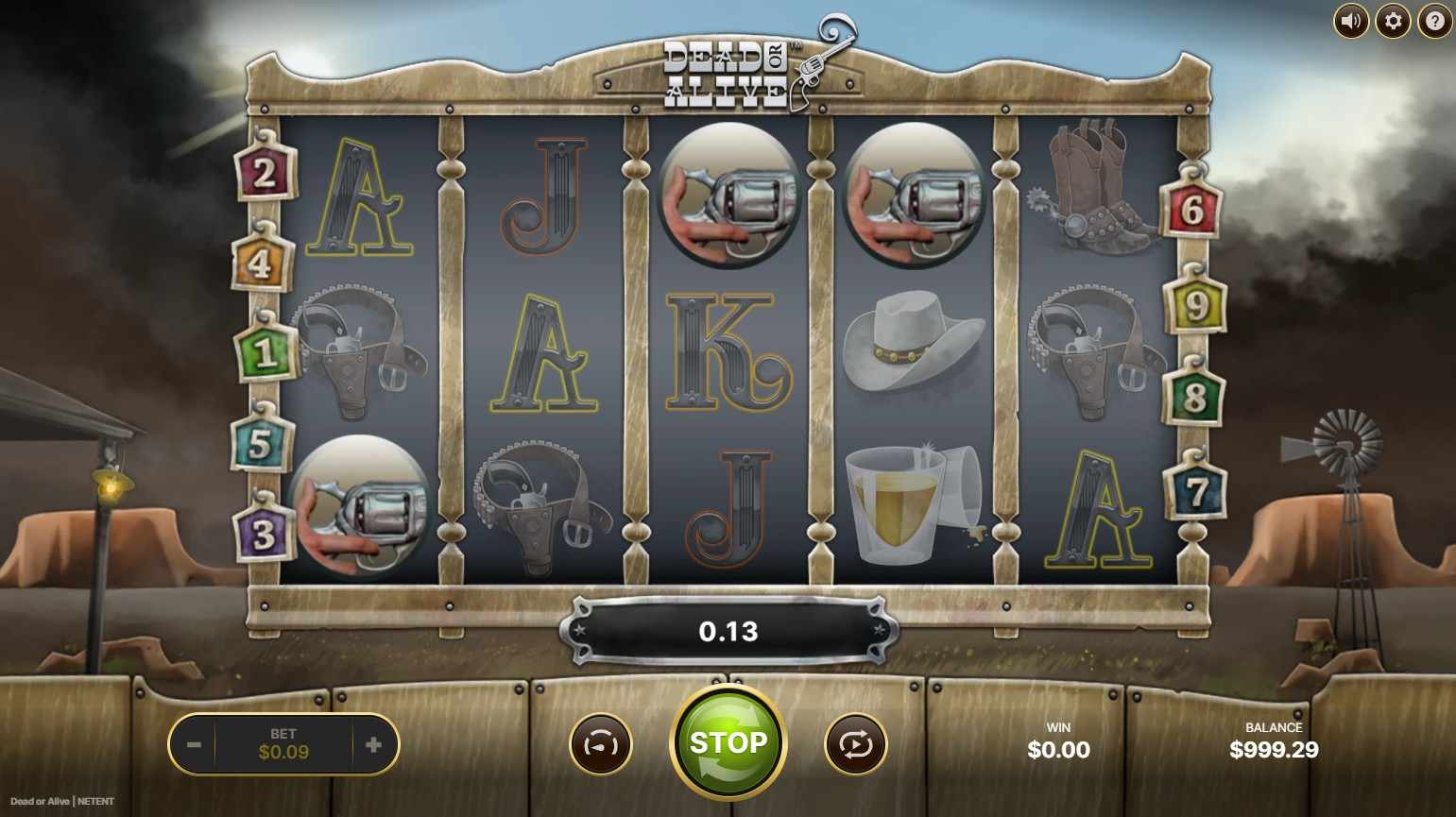Open the gear settings menu
1456x817 pixels.
click(x=1393, y=21)
